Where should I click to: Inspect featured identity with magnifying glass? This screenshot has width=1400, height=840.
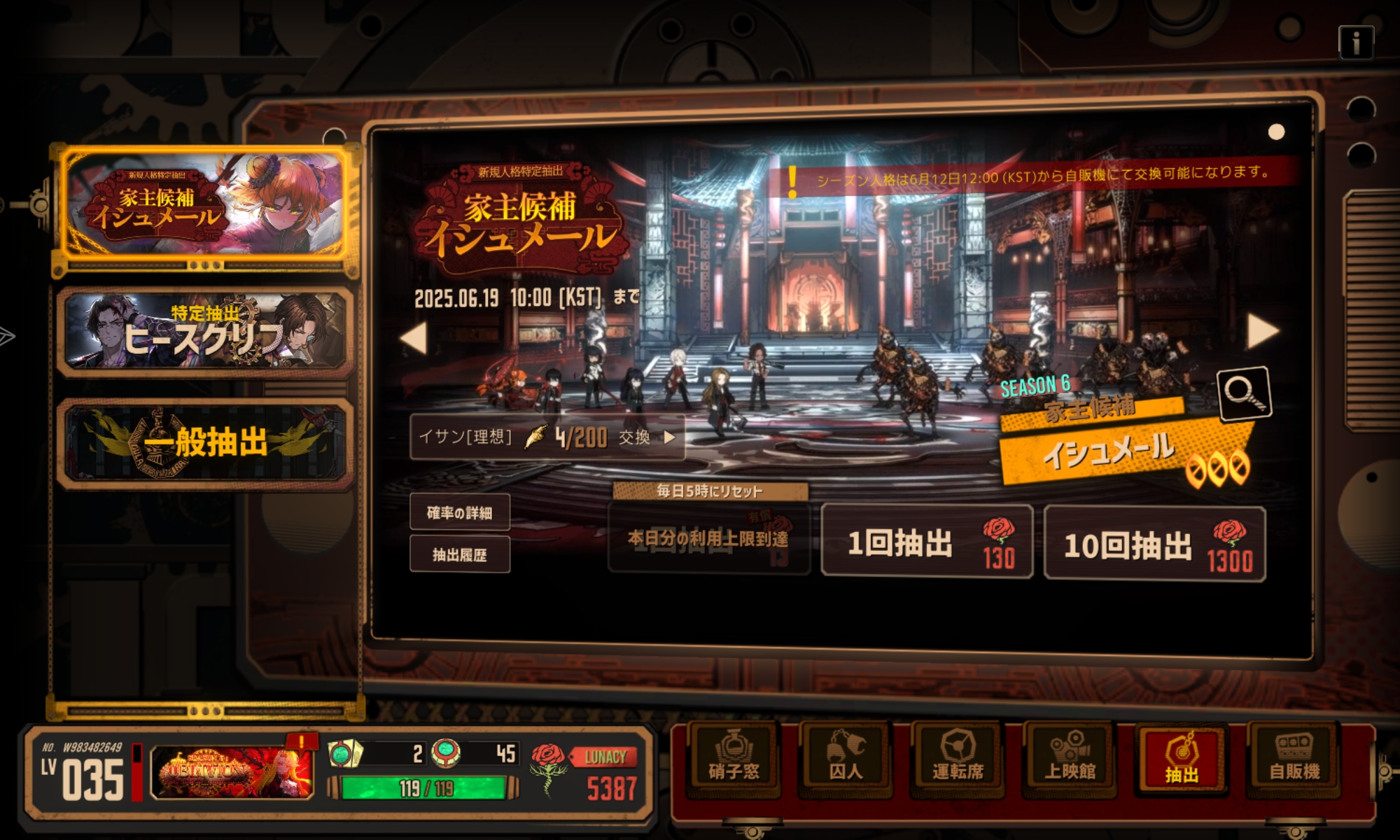(x=1244, y=394)
